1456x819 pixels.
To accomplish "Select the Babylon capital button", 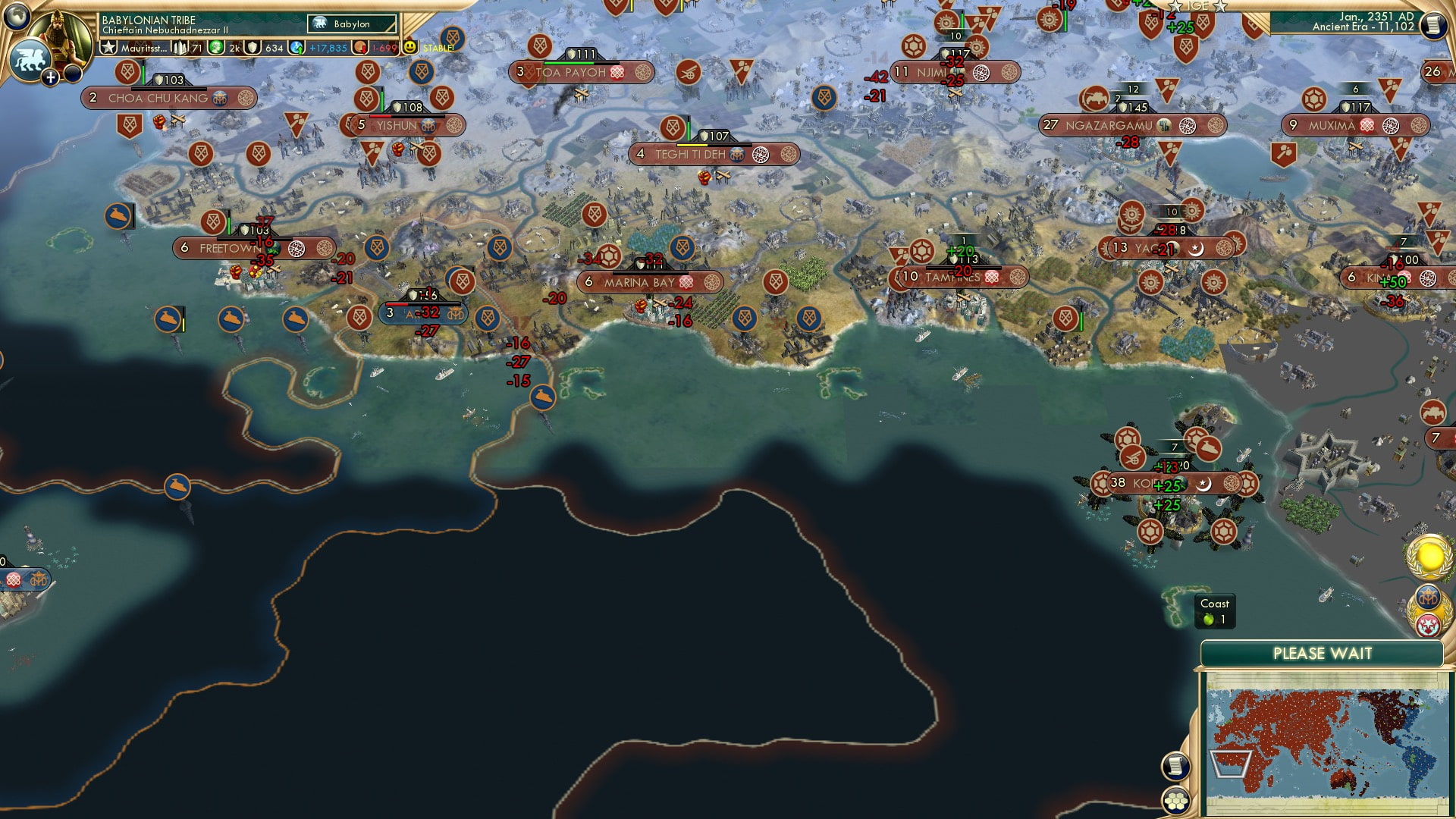I will point(353,24).
